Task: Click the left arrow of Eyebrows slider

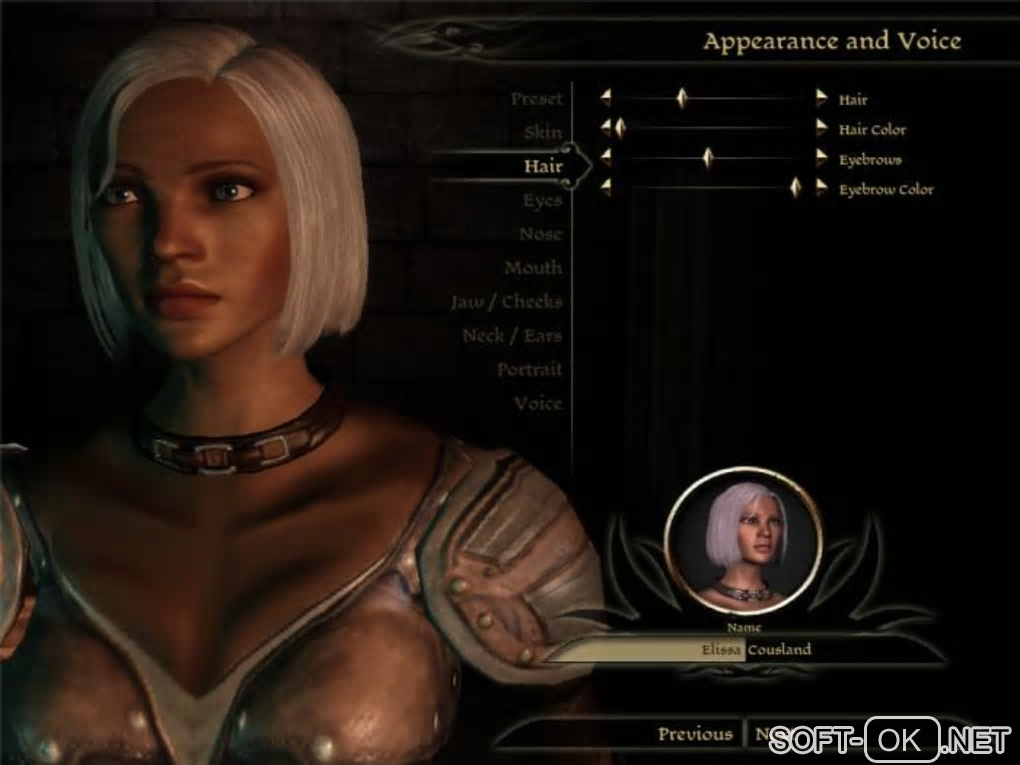Action: click(x=605, y=158)
